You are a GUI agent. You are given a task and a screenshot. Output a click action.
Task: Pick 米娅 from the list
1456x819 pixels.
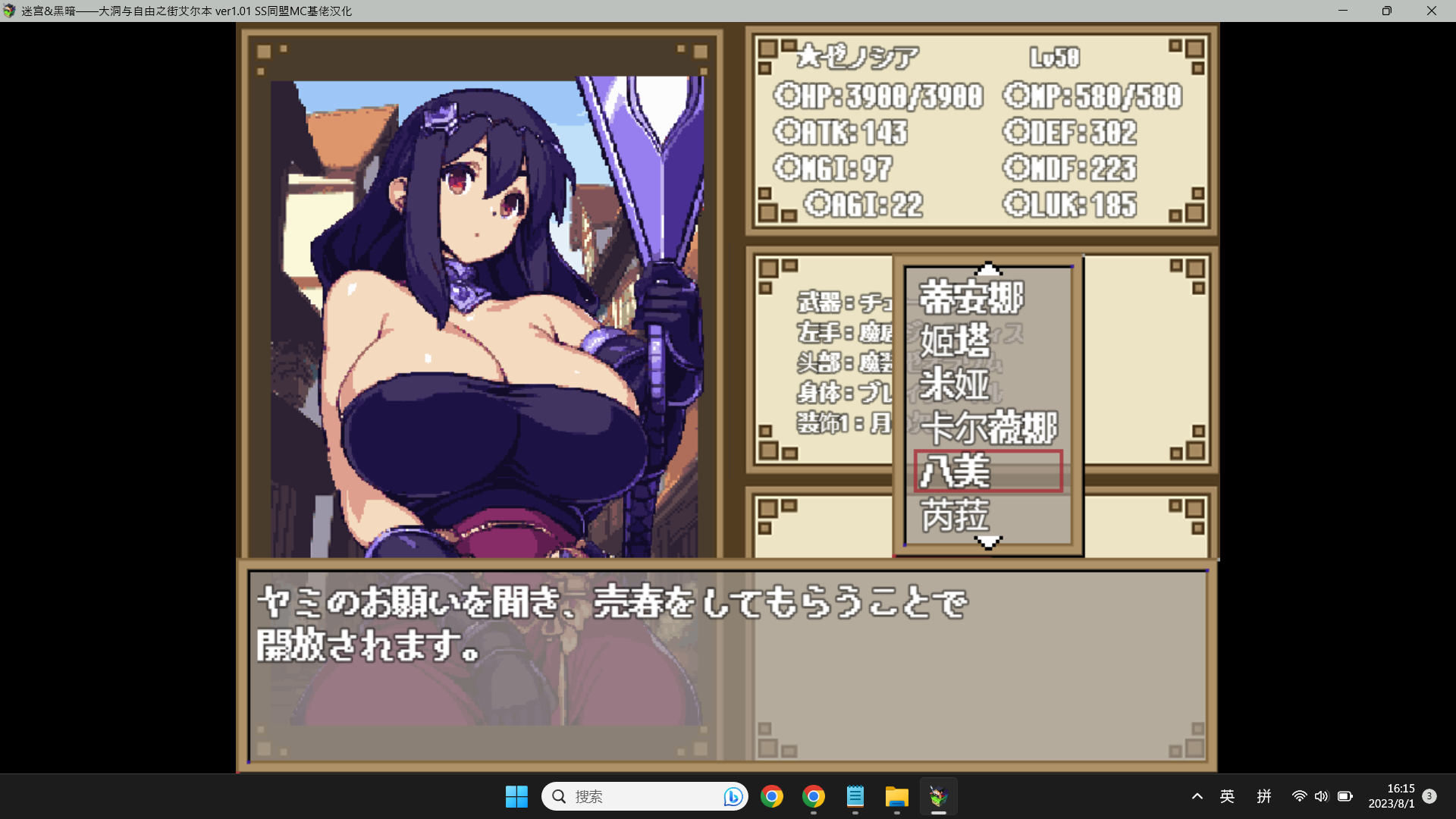(955, 384)
